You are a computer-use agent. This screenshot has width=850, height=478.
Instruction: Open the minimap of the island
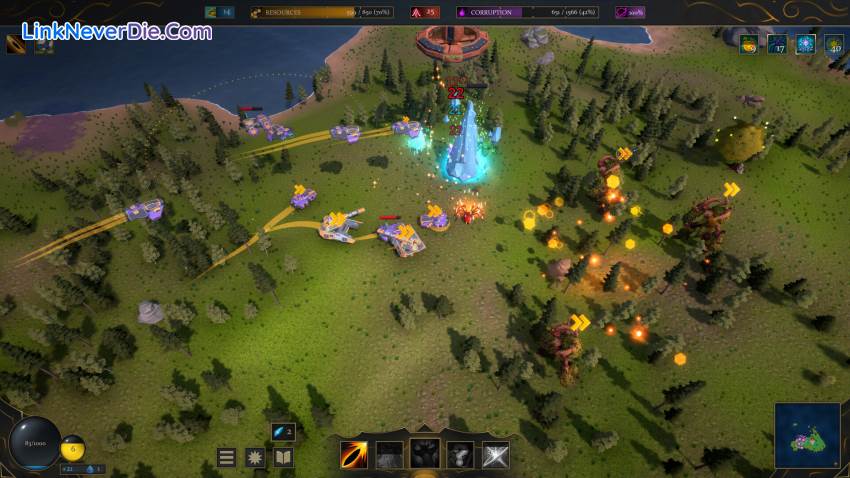807,436
